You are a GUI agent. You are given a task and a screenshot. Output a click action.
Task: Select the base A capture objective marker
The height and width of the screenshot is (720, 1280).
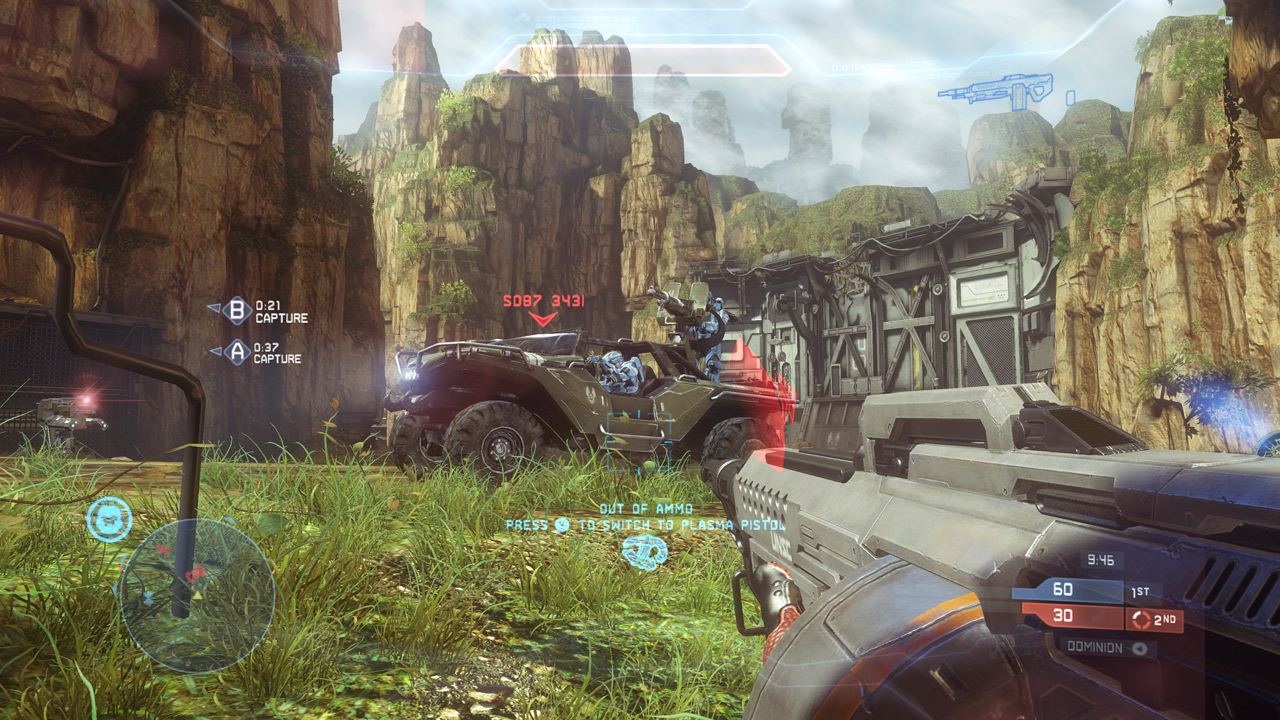click(x=236, y=351)
